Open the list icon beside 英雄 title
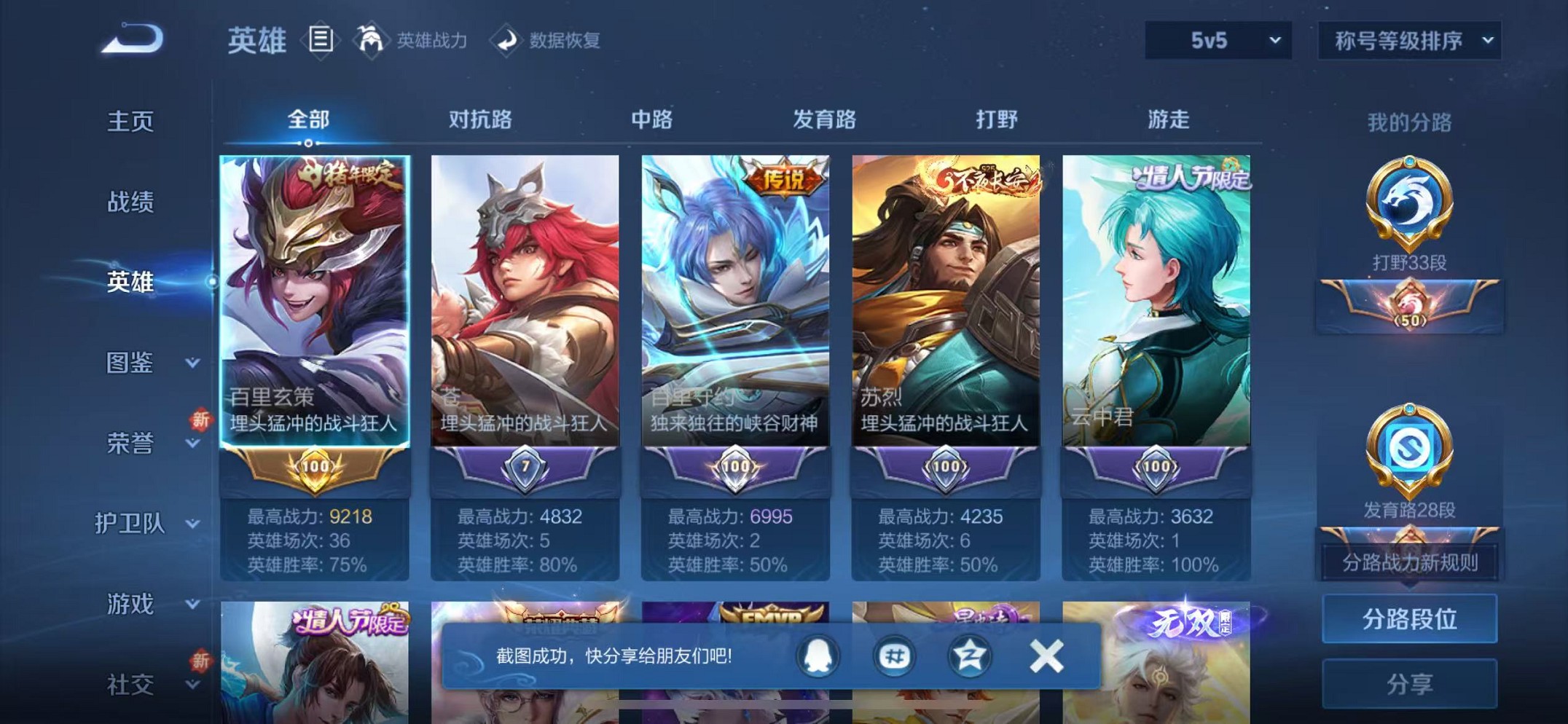The image size is (1568, 724). coord(319,40)
